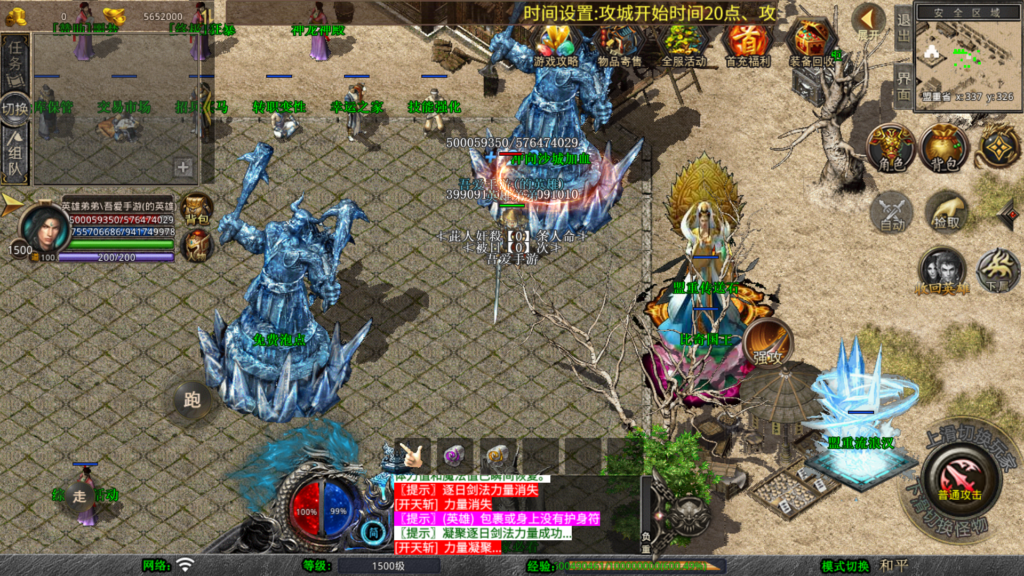1024x576 pixels.
Task: Open the 背包 bag with gold pouch icon
Action: coord(945,148)
